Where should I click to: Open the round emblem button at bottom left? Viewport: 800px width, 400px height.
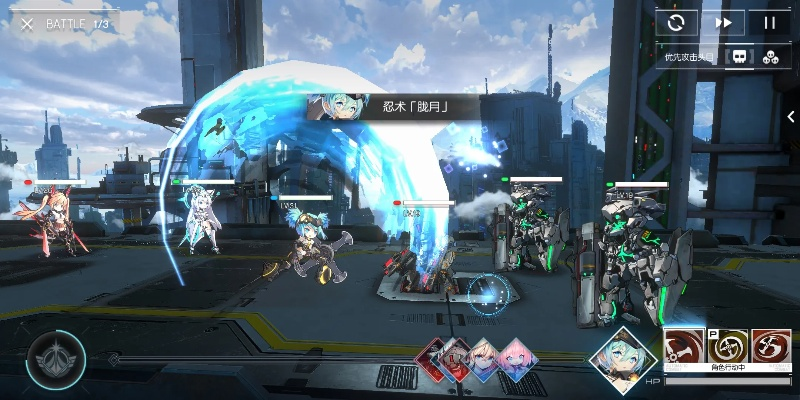[56, 358]
